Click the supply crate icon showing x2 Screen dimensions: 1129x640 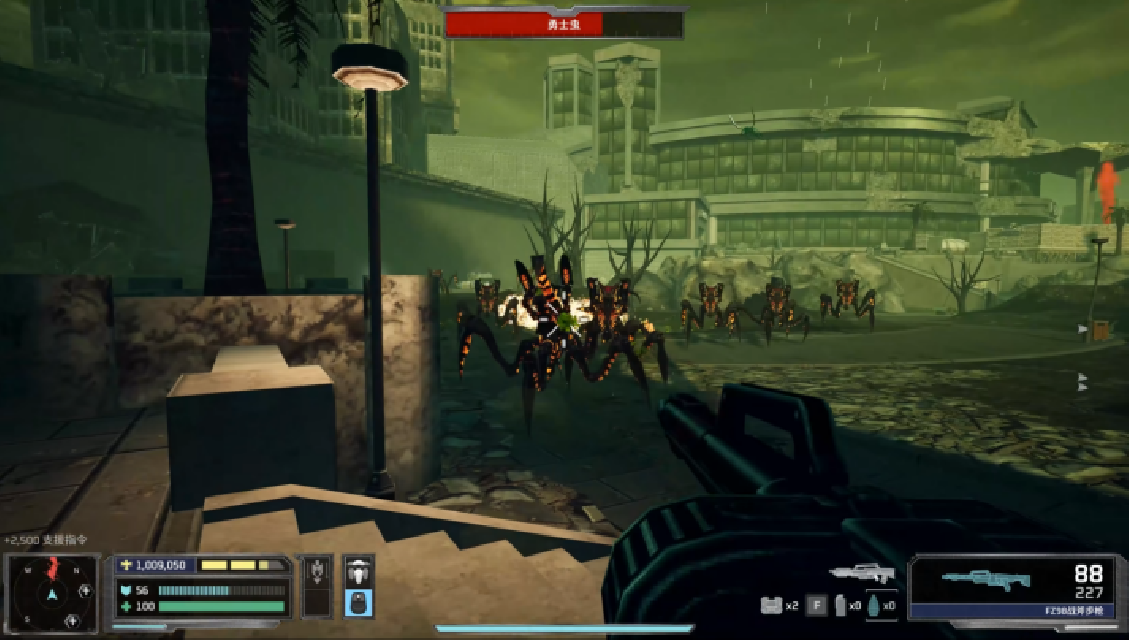772,605
